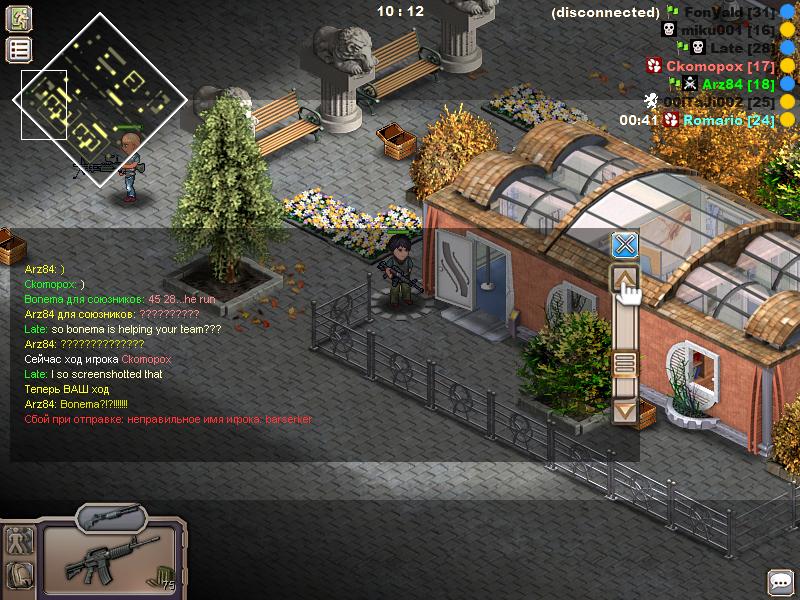Image resolution: width=800 pixels, height=600 pixels.
Task: Grab the chat scrollbar handle
Action: pos(625,362)
